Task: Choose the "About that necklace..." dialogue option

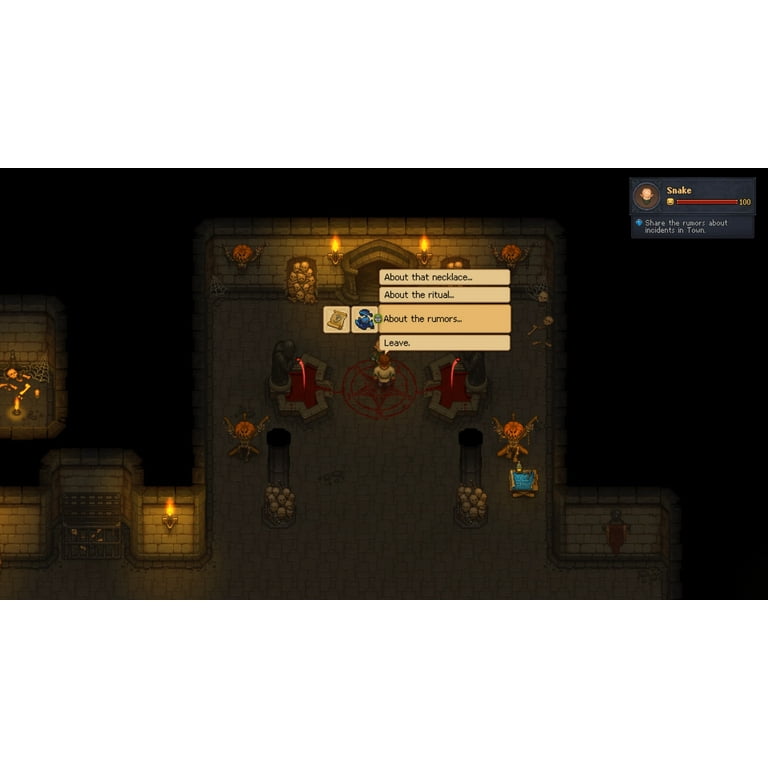Action: [x=444, y=277]
